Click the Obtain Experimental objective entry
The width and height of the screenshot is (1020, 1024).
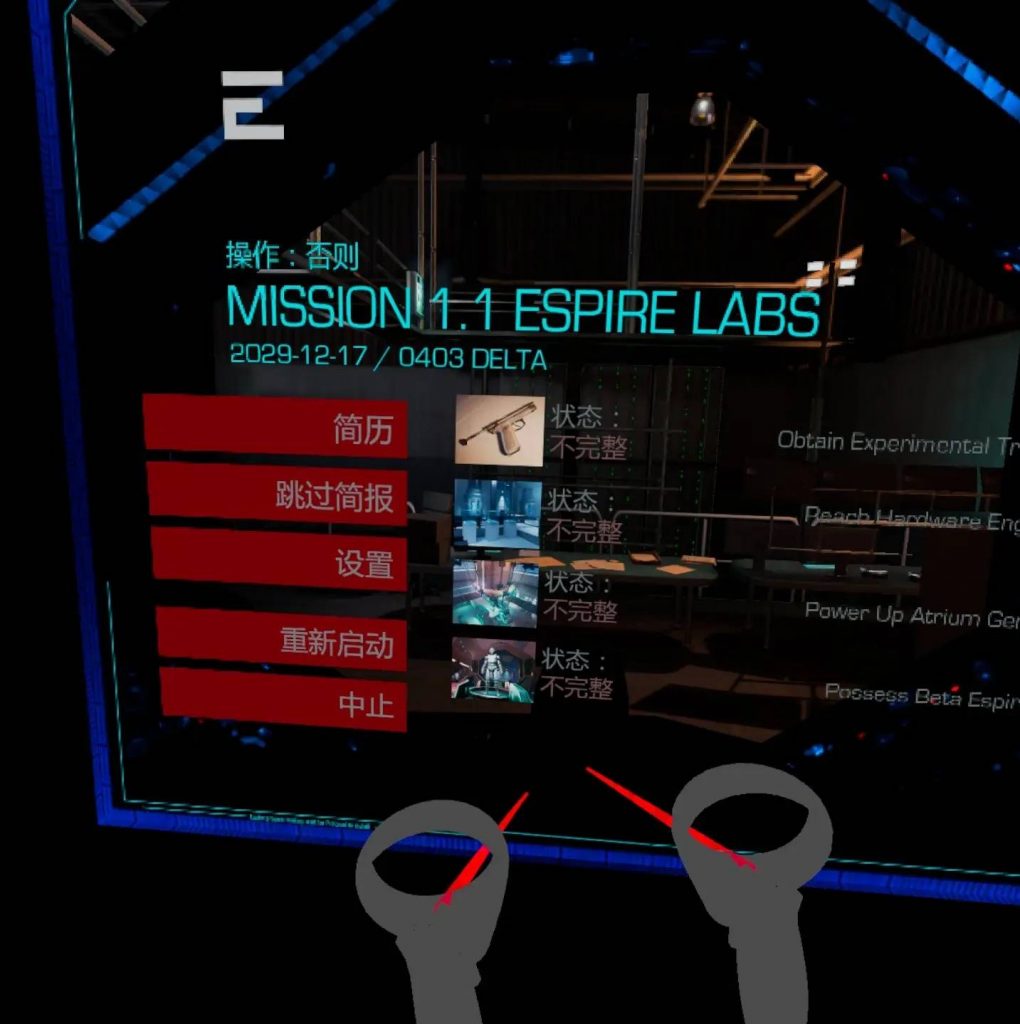[x=896, y=443]
